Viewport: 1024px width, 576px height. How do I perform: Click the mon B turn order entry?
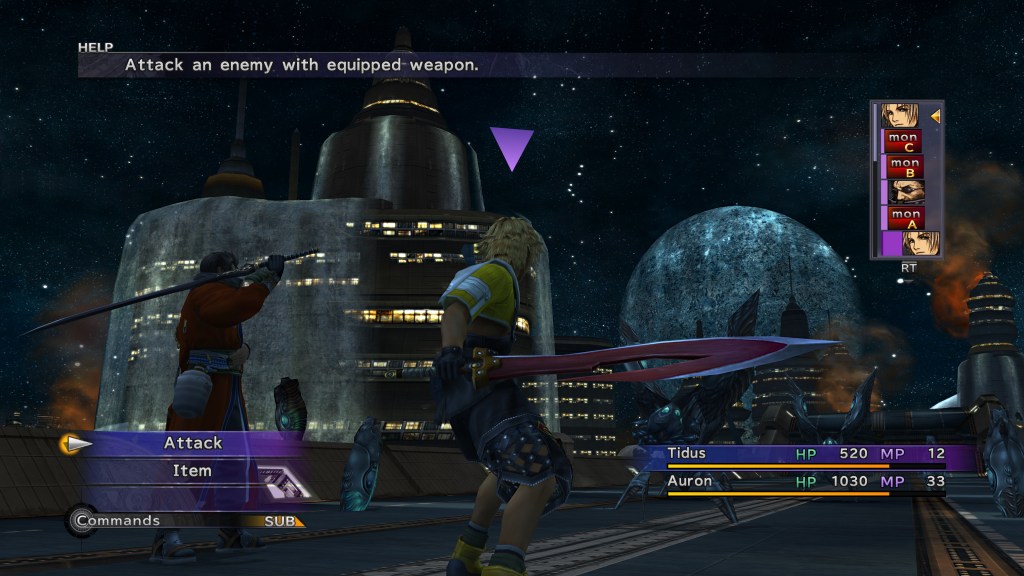904,166
